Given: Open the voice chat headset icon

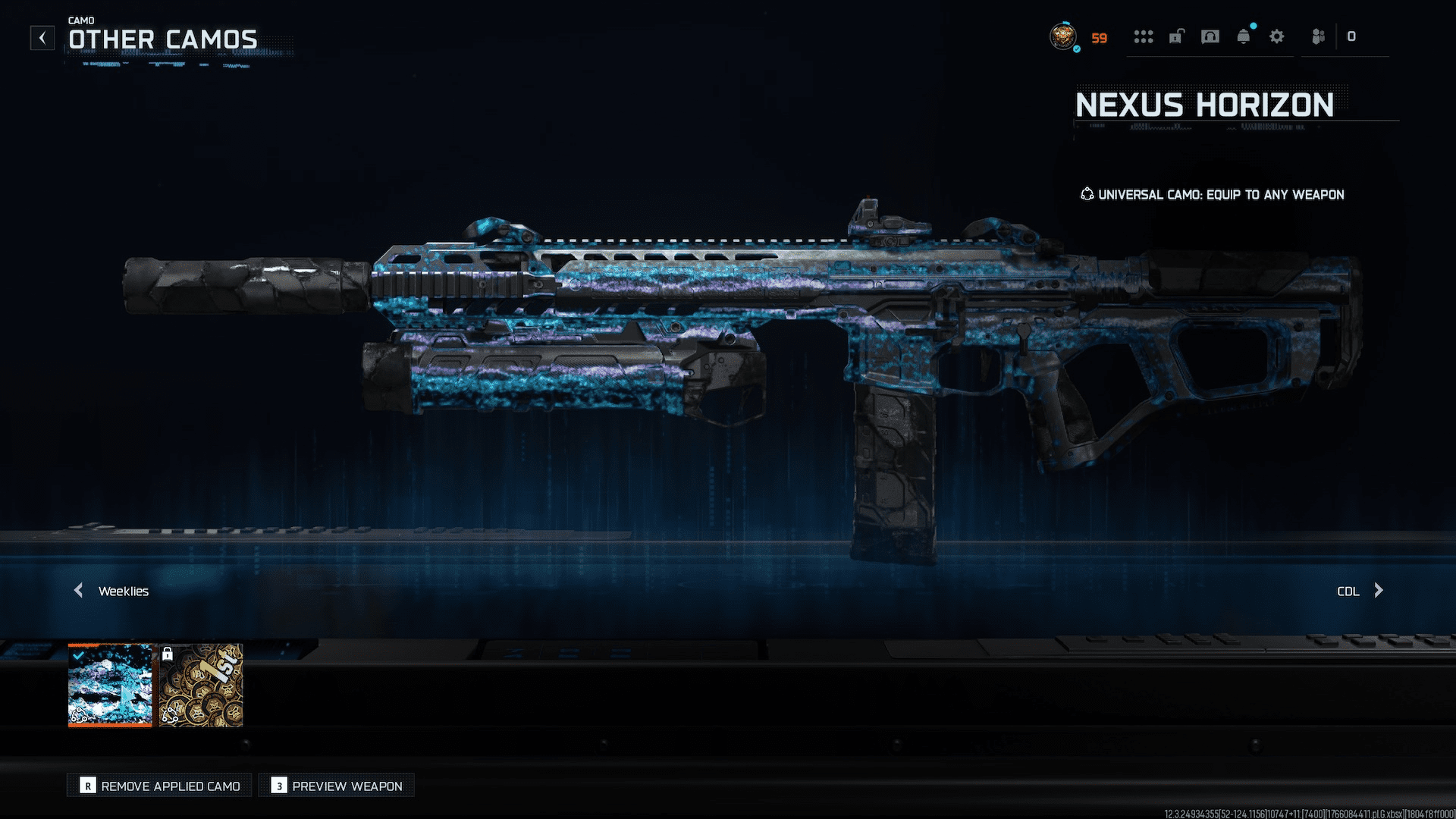Looking at the screenshot, I should point(1210,37).
